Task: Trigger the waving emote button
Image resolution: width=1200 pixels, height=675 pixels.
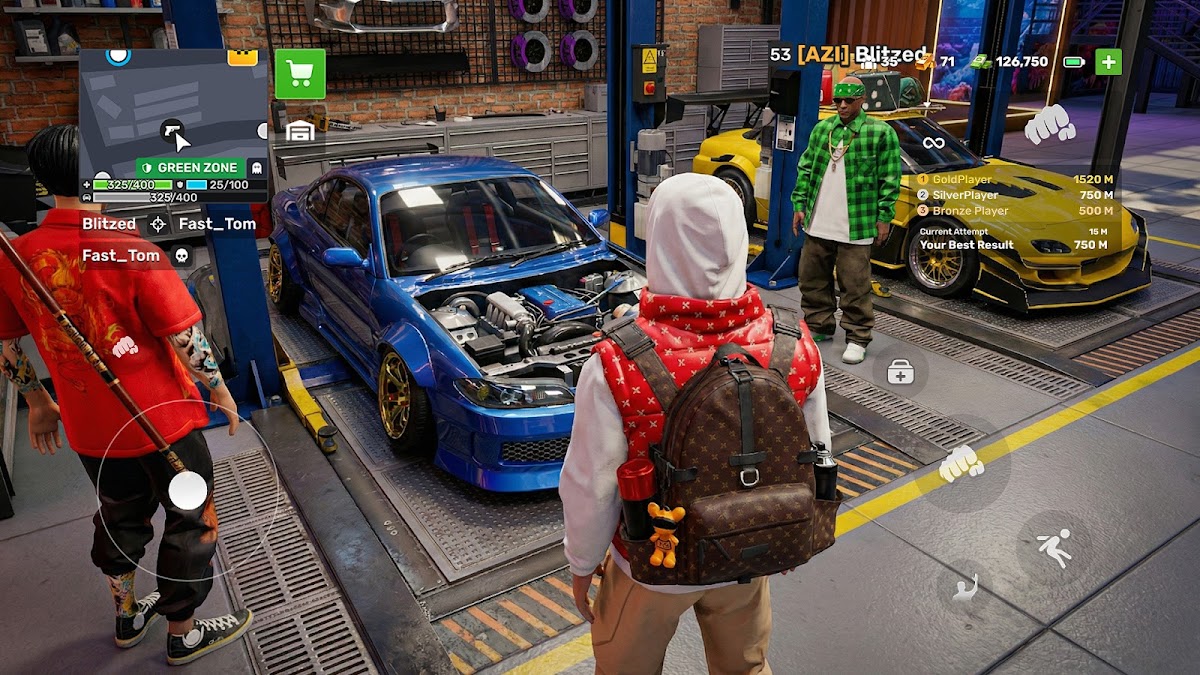Action: pos(965,590)
